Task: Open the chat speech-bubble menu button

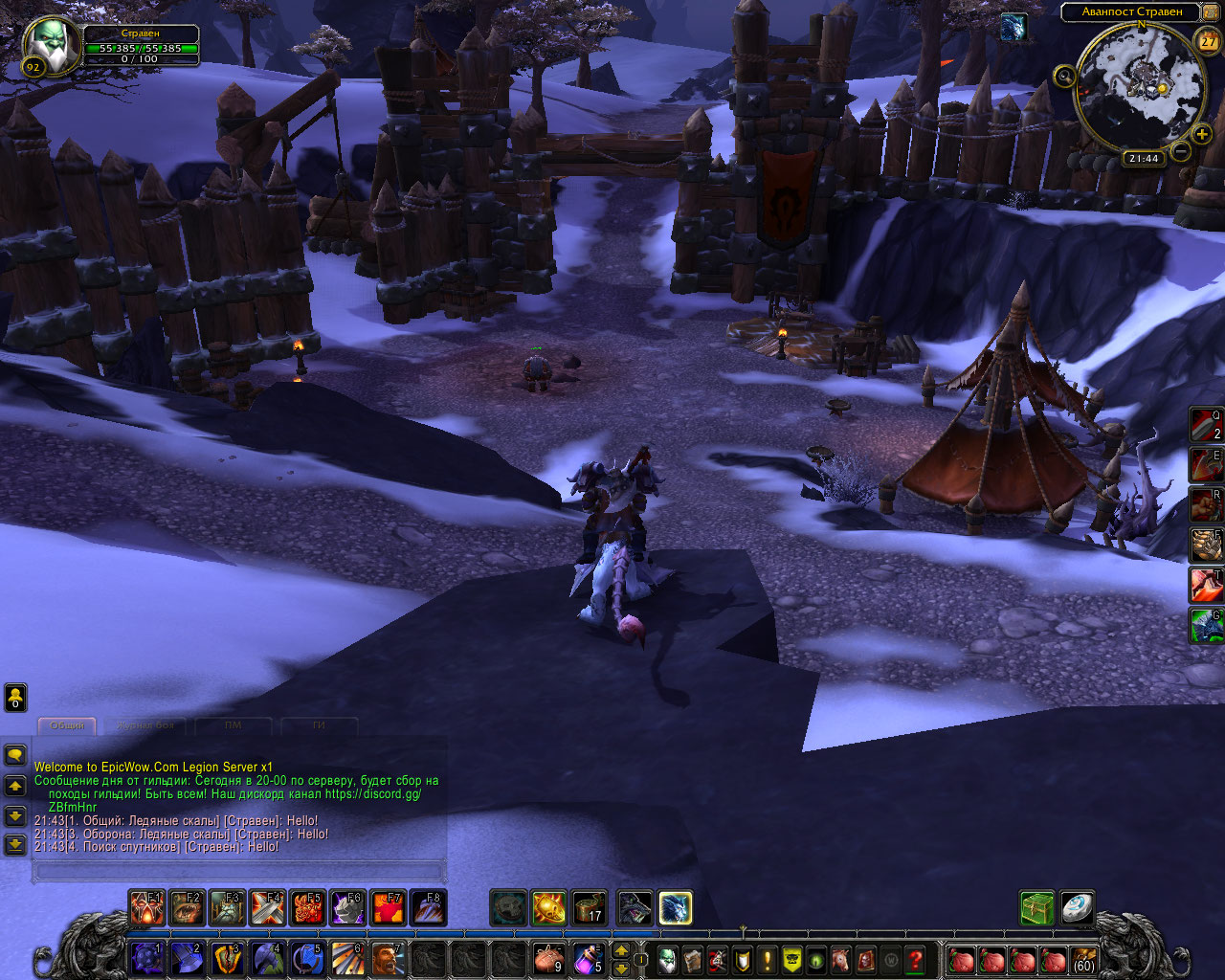Action: [15, 755]
